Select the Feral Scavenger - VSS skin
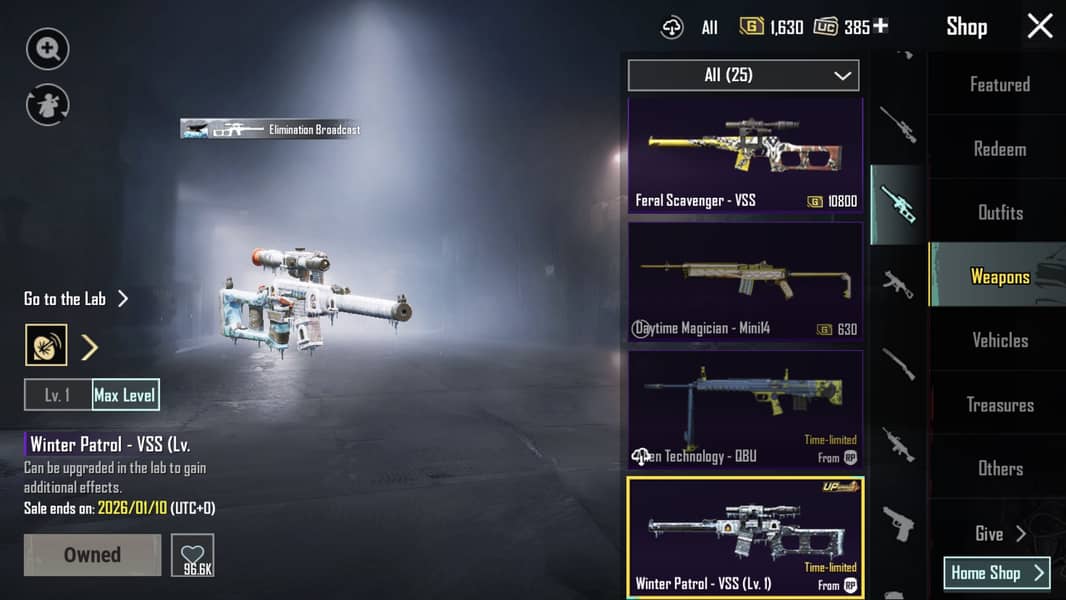 745,155
